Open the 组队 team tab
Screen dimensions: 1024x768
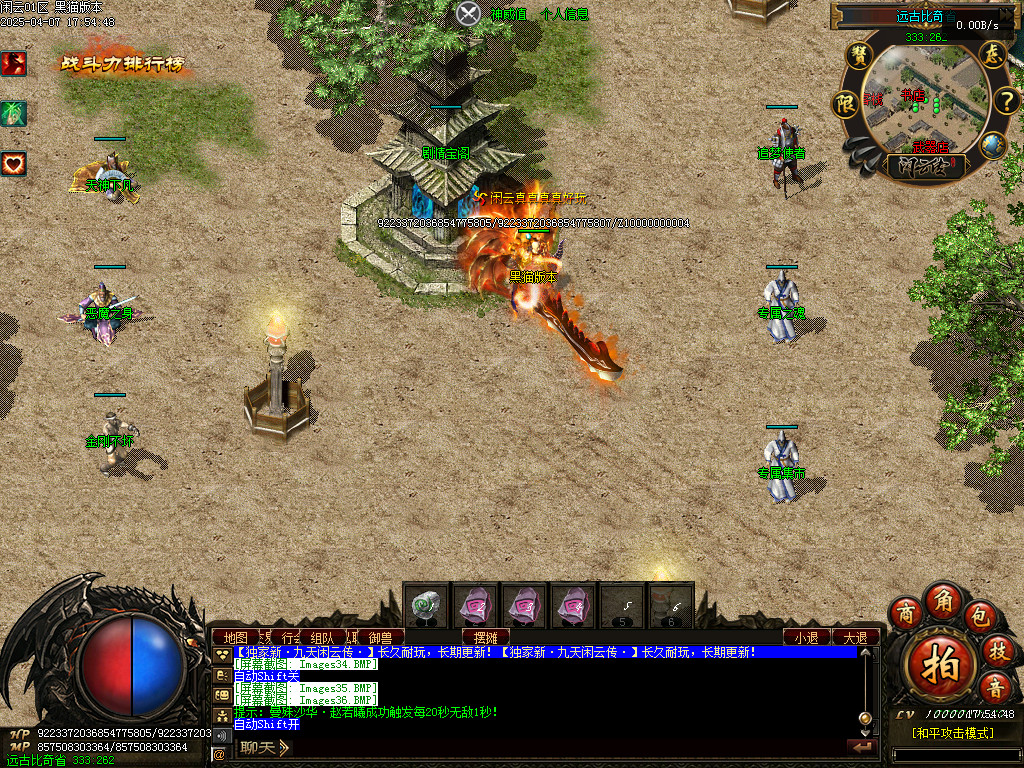pos(323,637)
